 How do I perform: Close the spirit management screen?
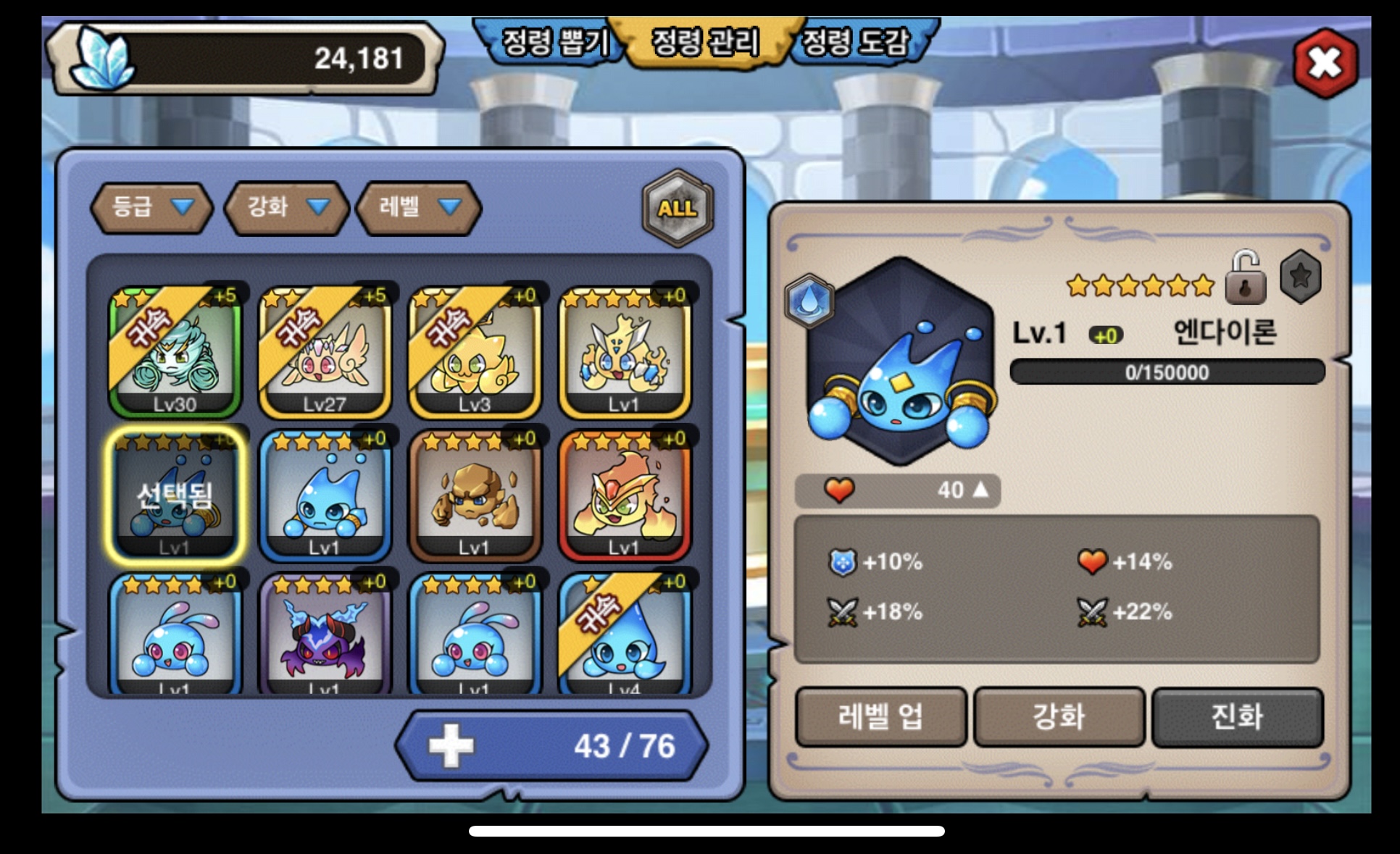click(1325, 63)
